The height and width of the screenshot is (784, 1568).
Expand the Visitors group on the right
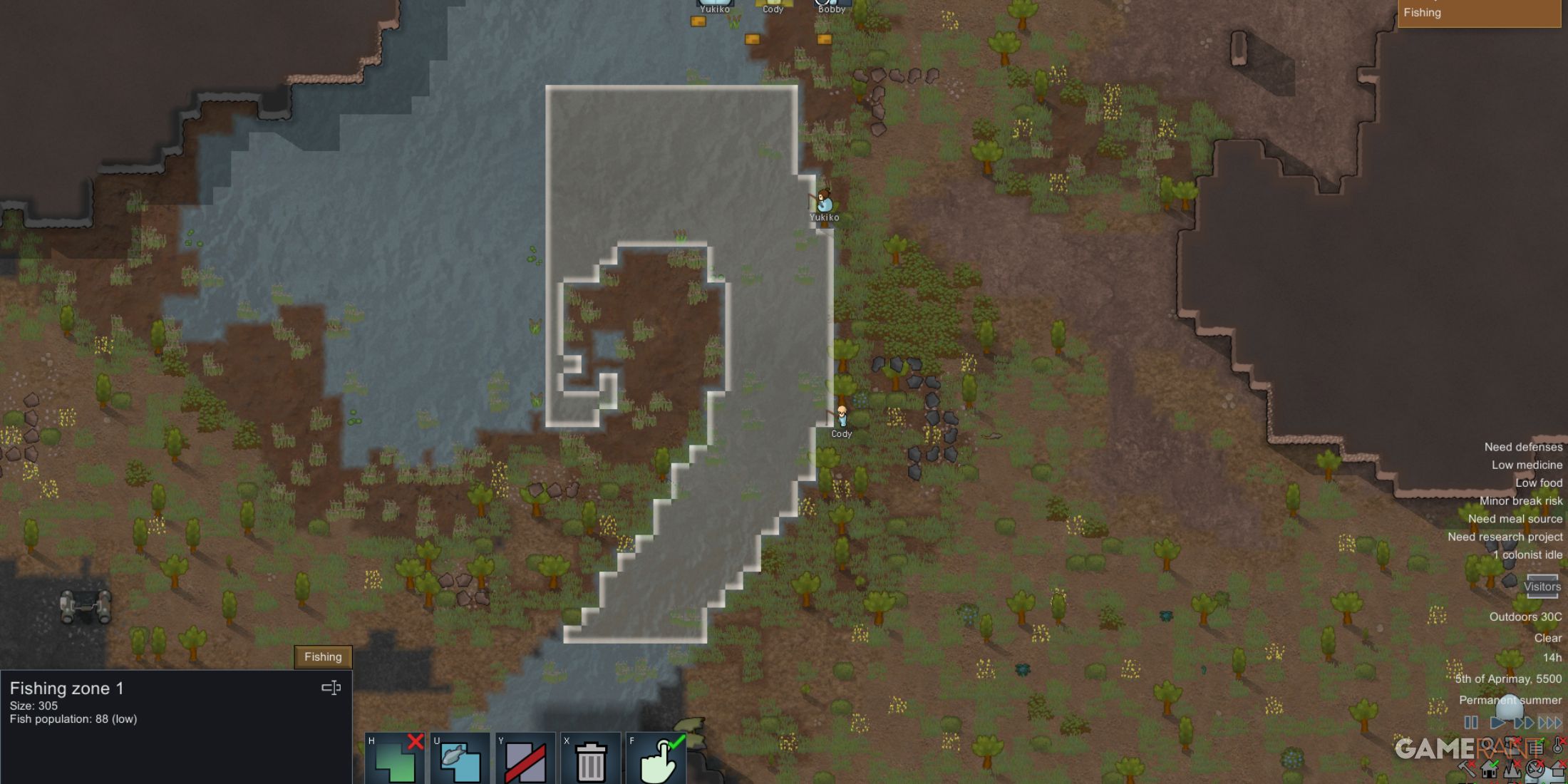(1542, 587)
